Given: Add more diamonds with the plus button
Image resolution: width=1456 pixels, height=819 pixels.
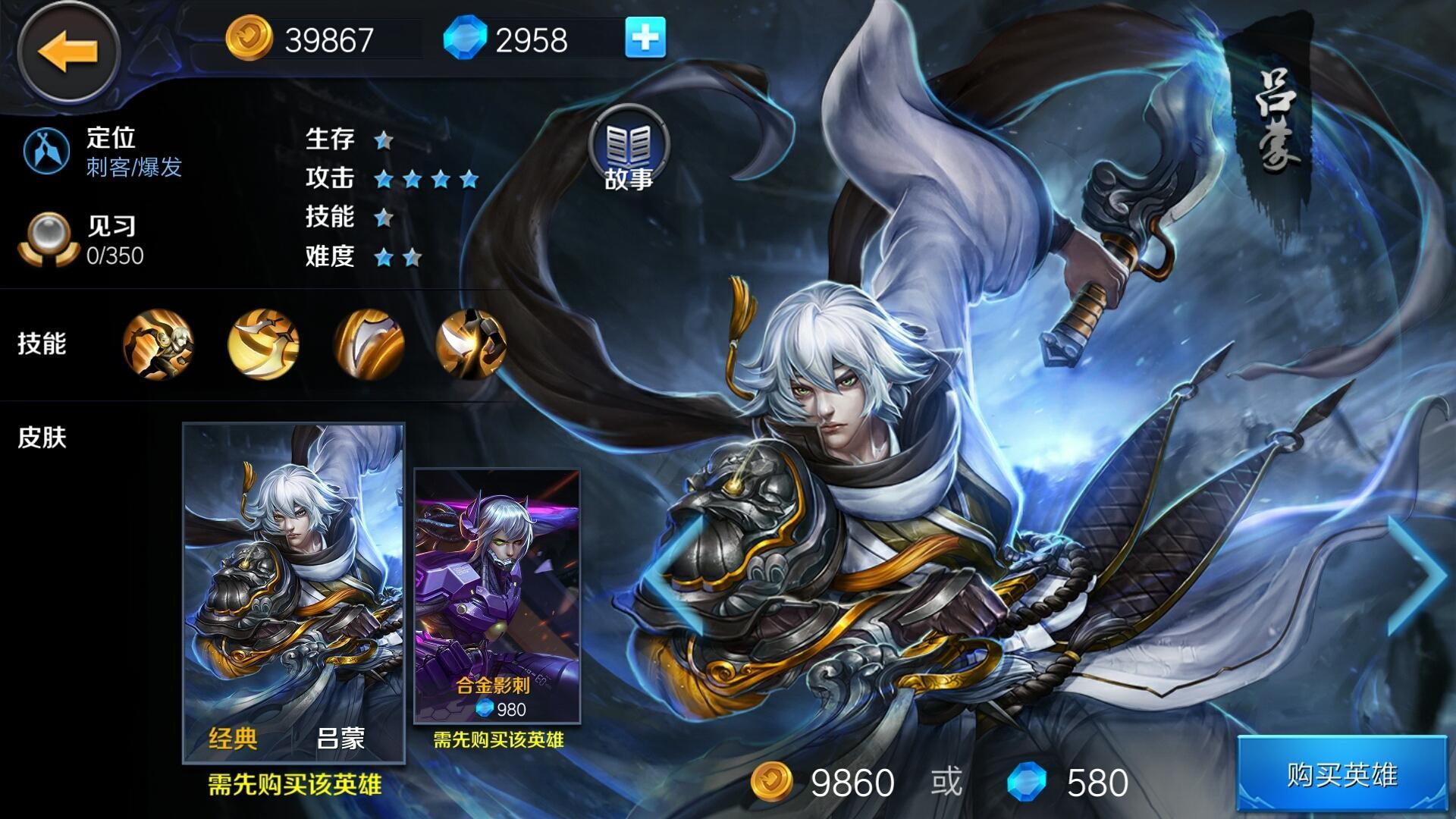Looking at the screenshot, I should (645, 38).
